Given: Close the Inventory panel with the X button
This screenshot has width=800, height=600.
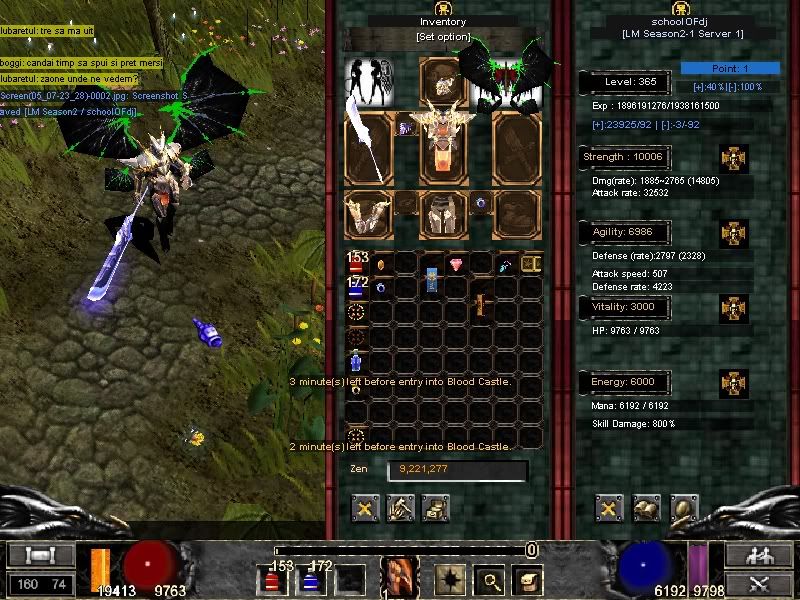Looking at the screenshot, I should pyautogui.click(x=367, y=509).
